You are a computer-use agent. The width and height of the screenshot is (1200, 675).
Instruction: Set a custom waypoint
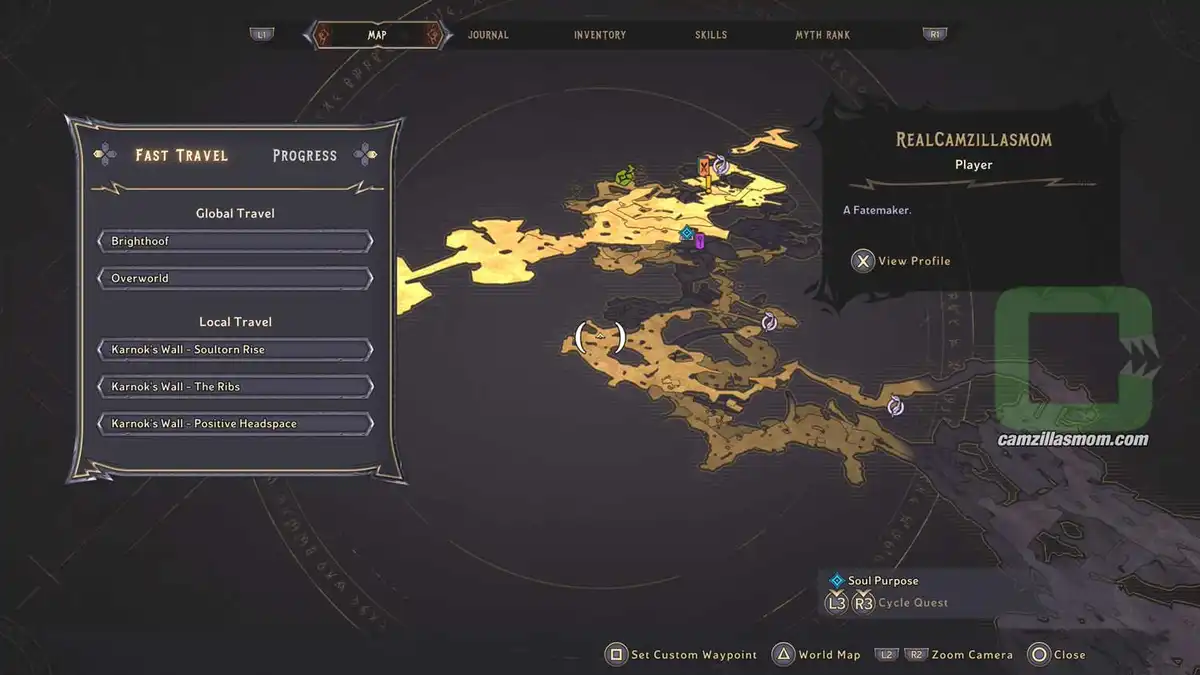tap(682, 655)
